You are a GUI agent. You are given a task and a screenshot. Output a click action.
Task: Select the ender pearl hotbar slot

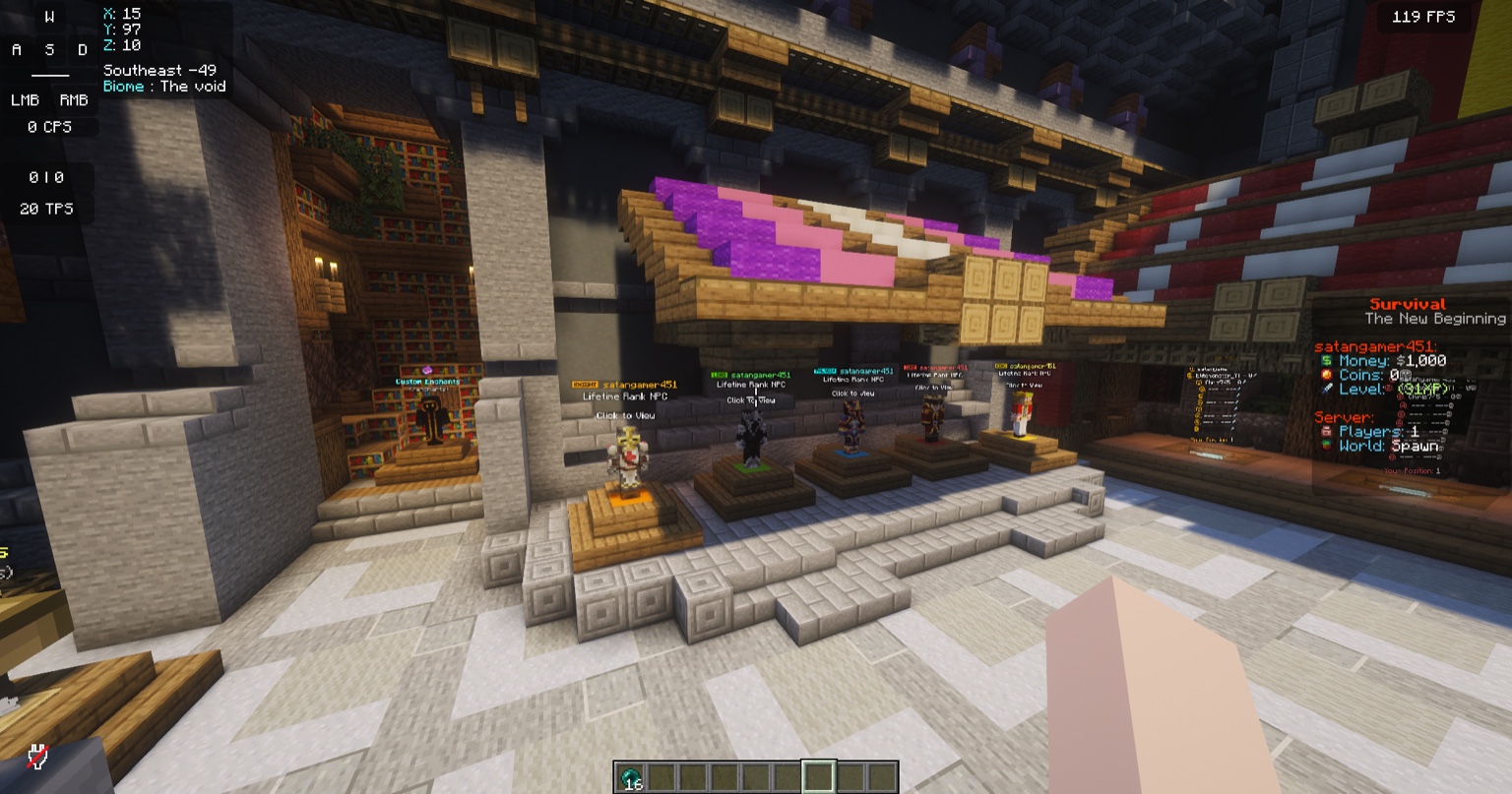click(x=630, y=776)
